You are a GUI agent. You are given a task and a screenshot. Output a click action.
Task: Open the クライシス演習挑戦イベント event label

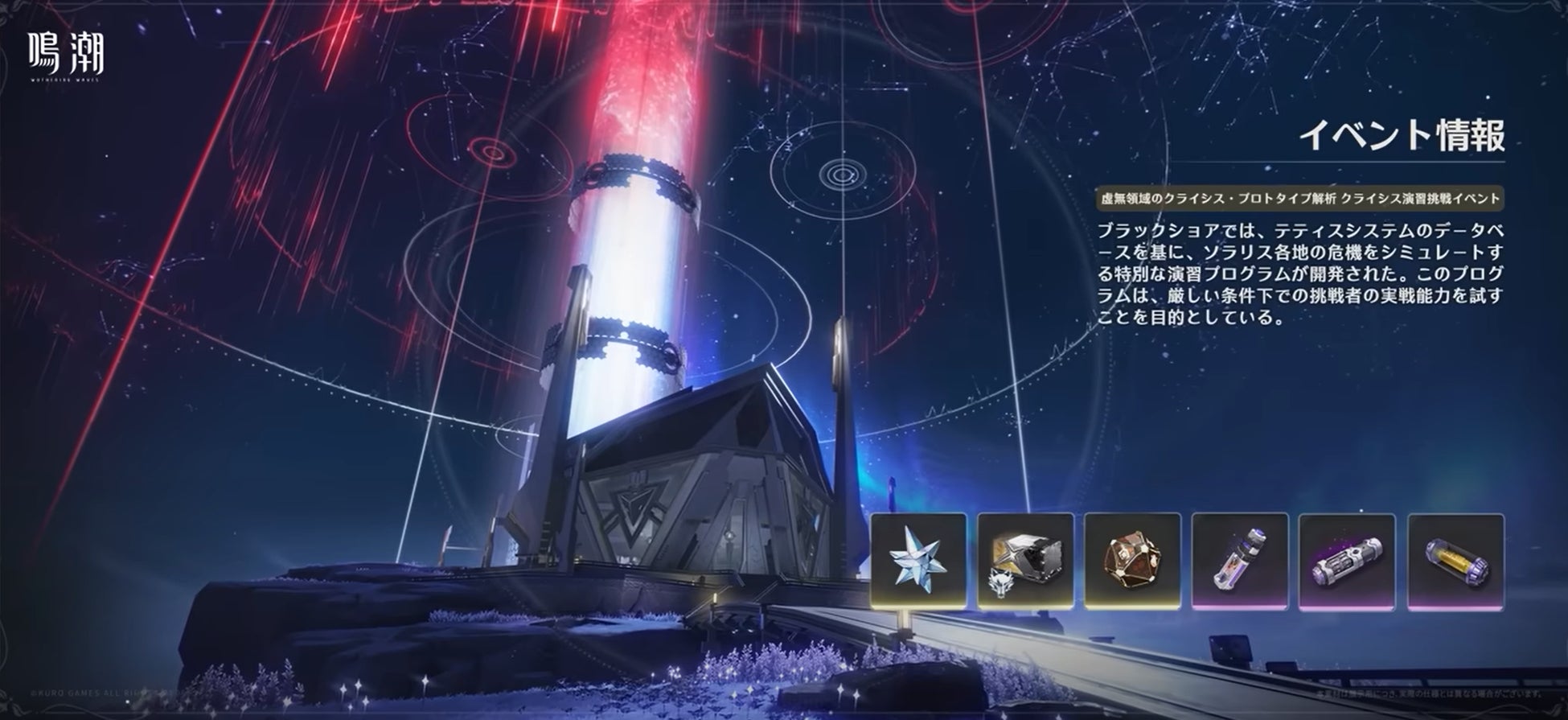coord(1299,198)
